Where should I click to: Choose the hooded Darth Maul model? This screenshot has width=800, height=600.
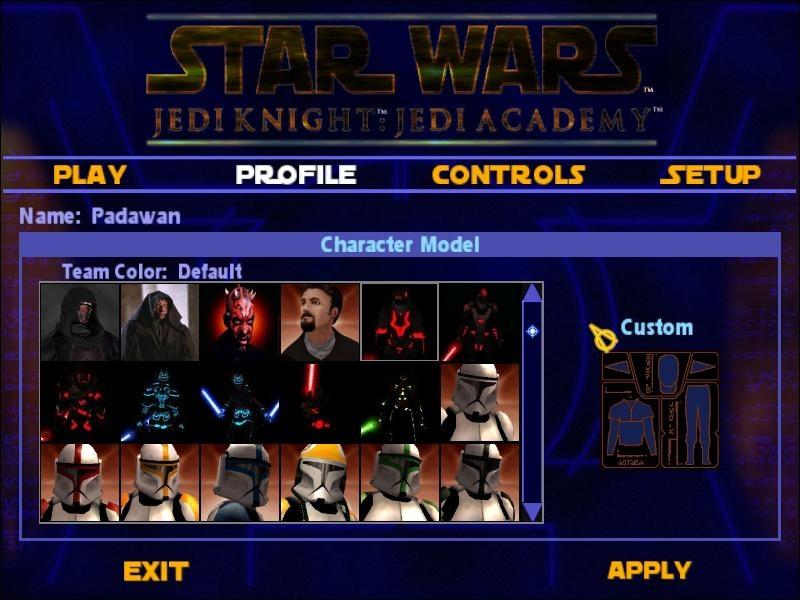tap(160, 322)
